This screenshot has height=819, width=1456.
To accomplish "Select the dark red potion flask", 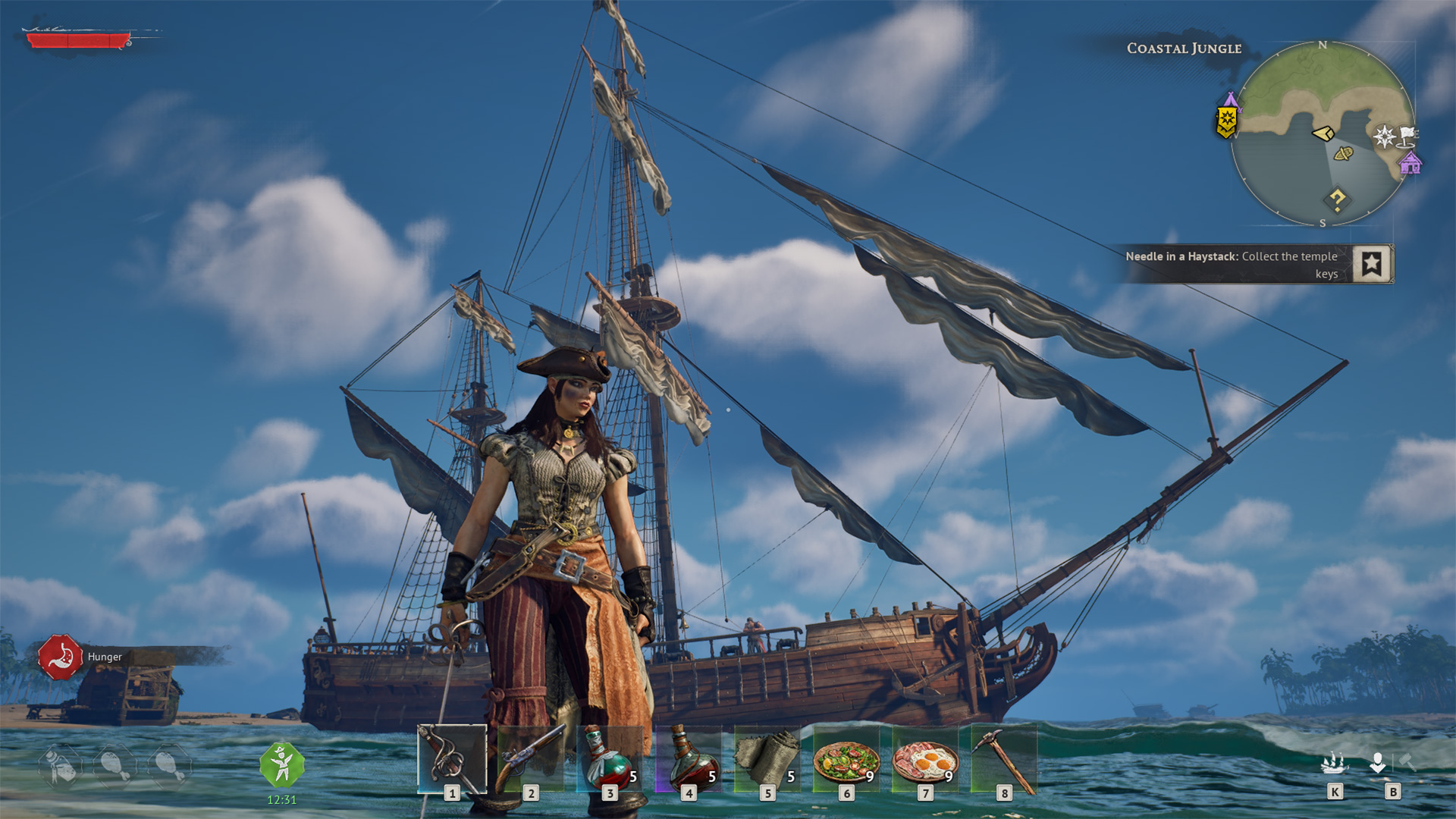I will [689, 758].
